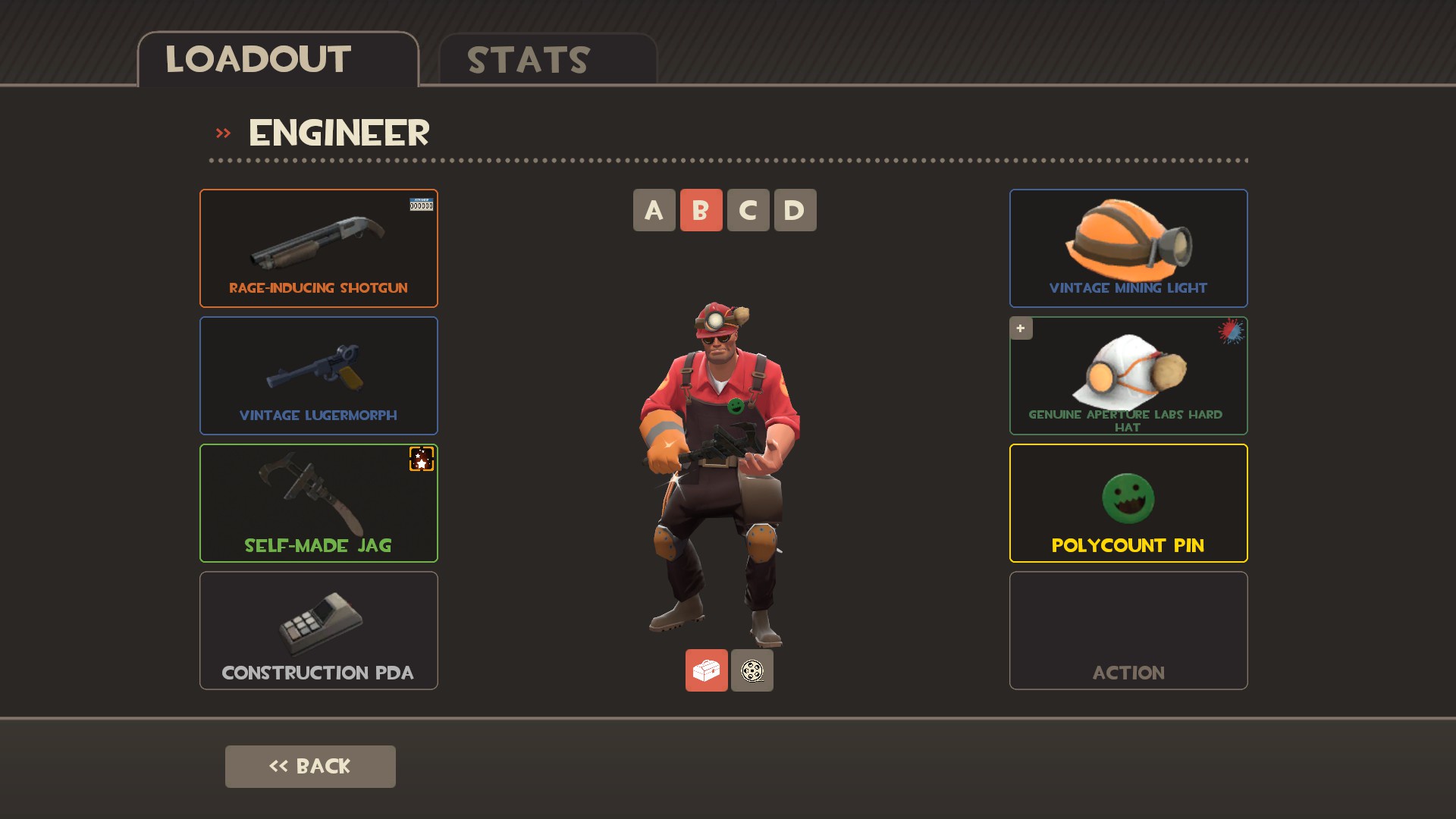
Task: Select the Rage-Inducing Shotgun slot
Action: [318, 248]
